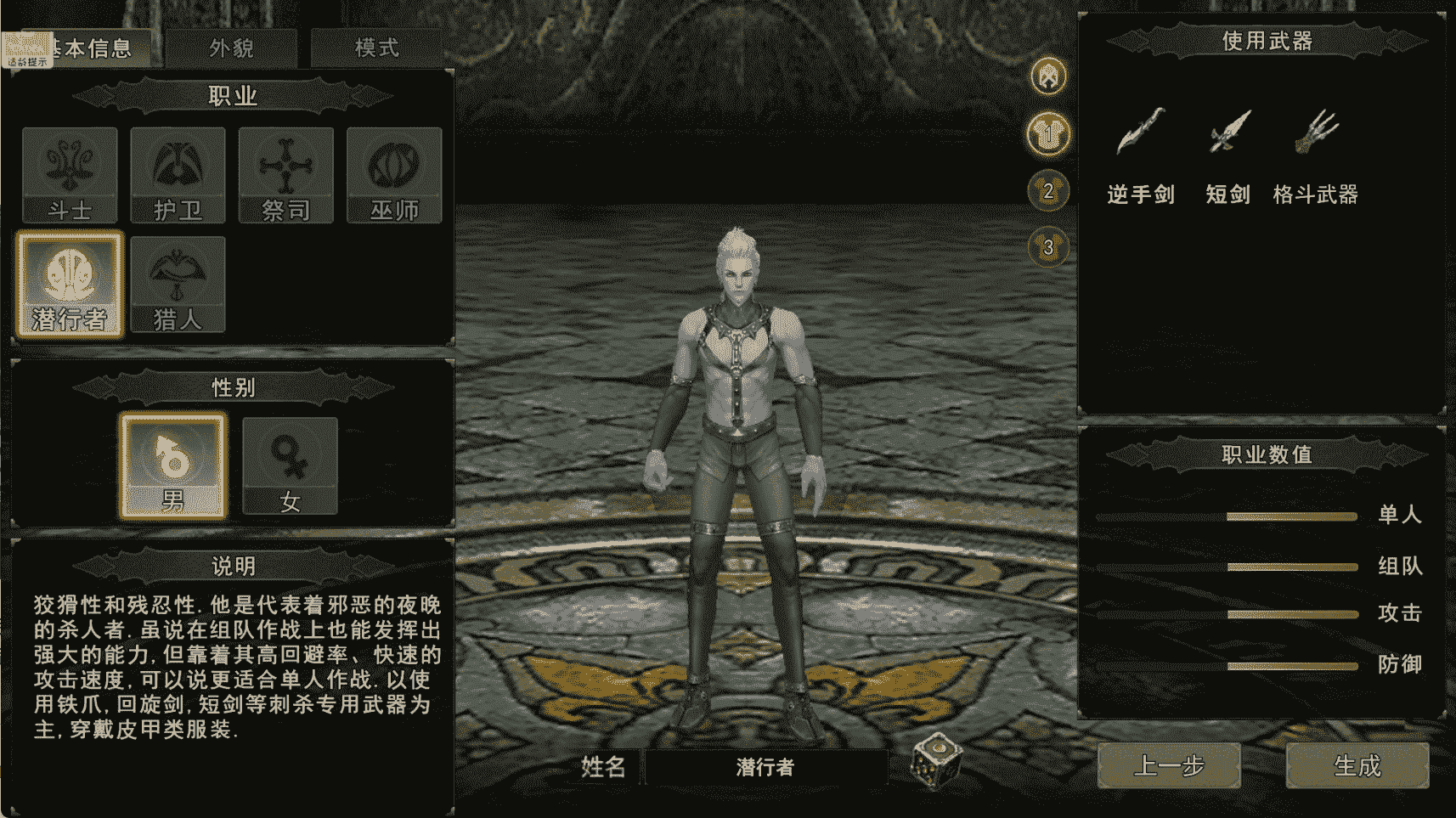
Task: Select the 男 gender option
Action: click(x=173, y=465)
